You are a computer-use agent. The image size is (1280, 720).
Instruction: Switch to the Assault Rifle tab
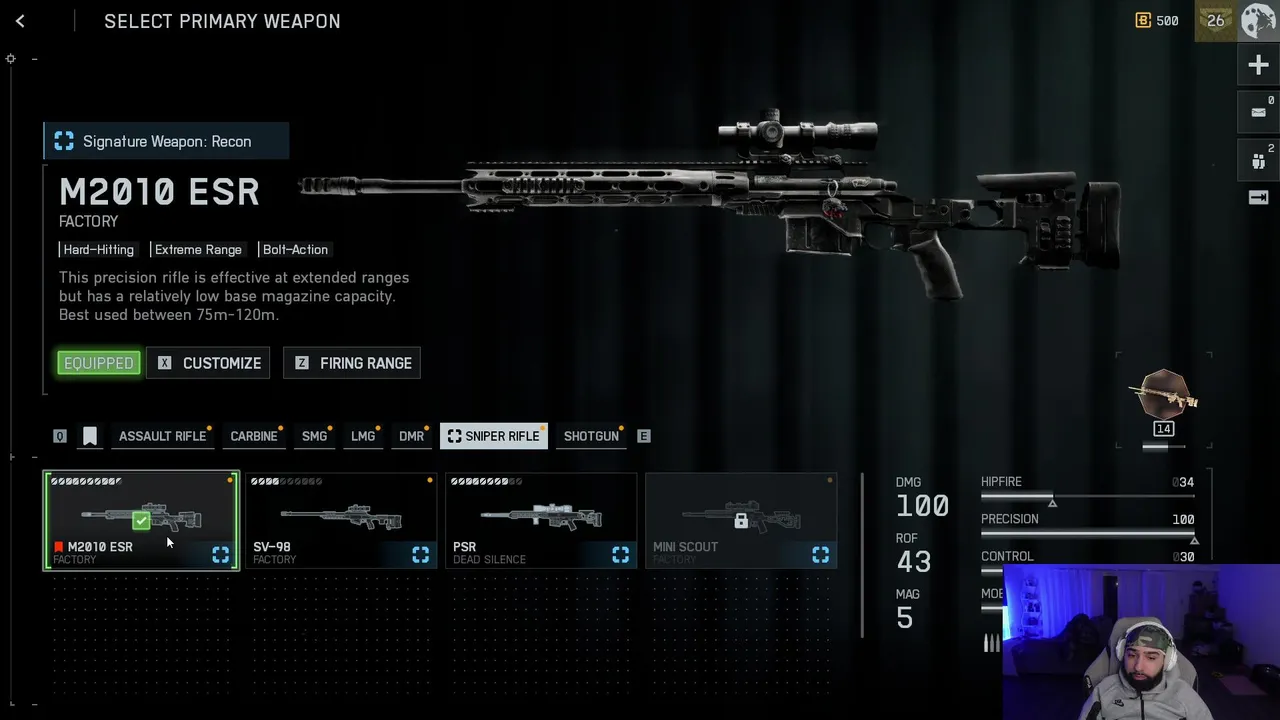pyautogui.click(x=162, y=436)
